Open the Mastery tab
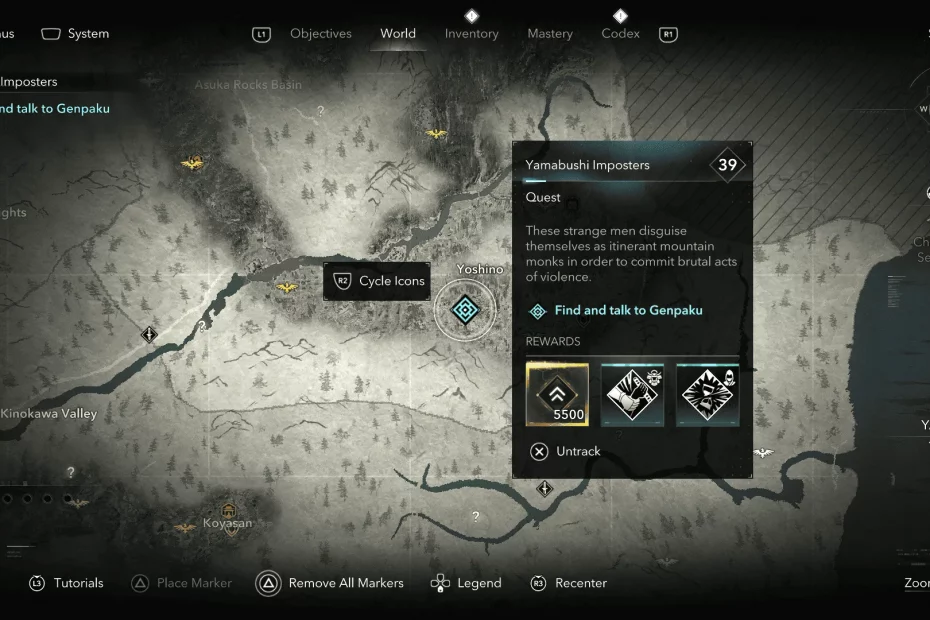 550,34
